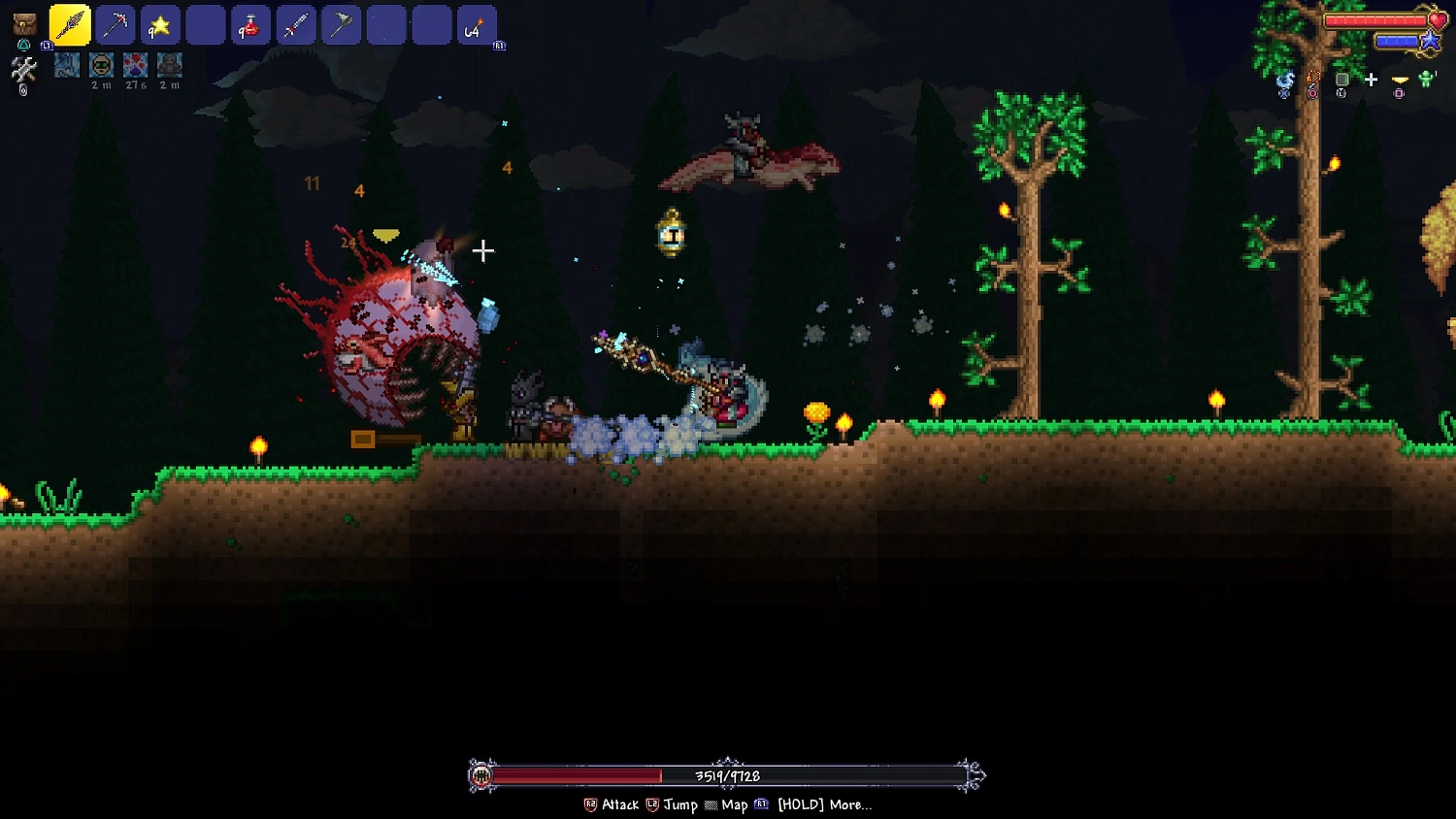Open the inventory backpack icon
This screenshot has width=1456, height=819.
23,24
